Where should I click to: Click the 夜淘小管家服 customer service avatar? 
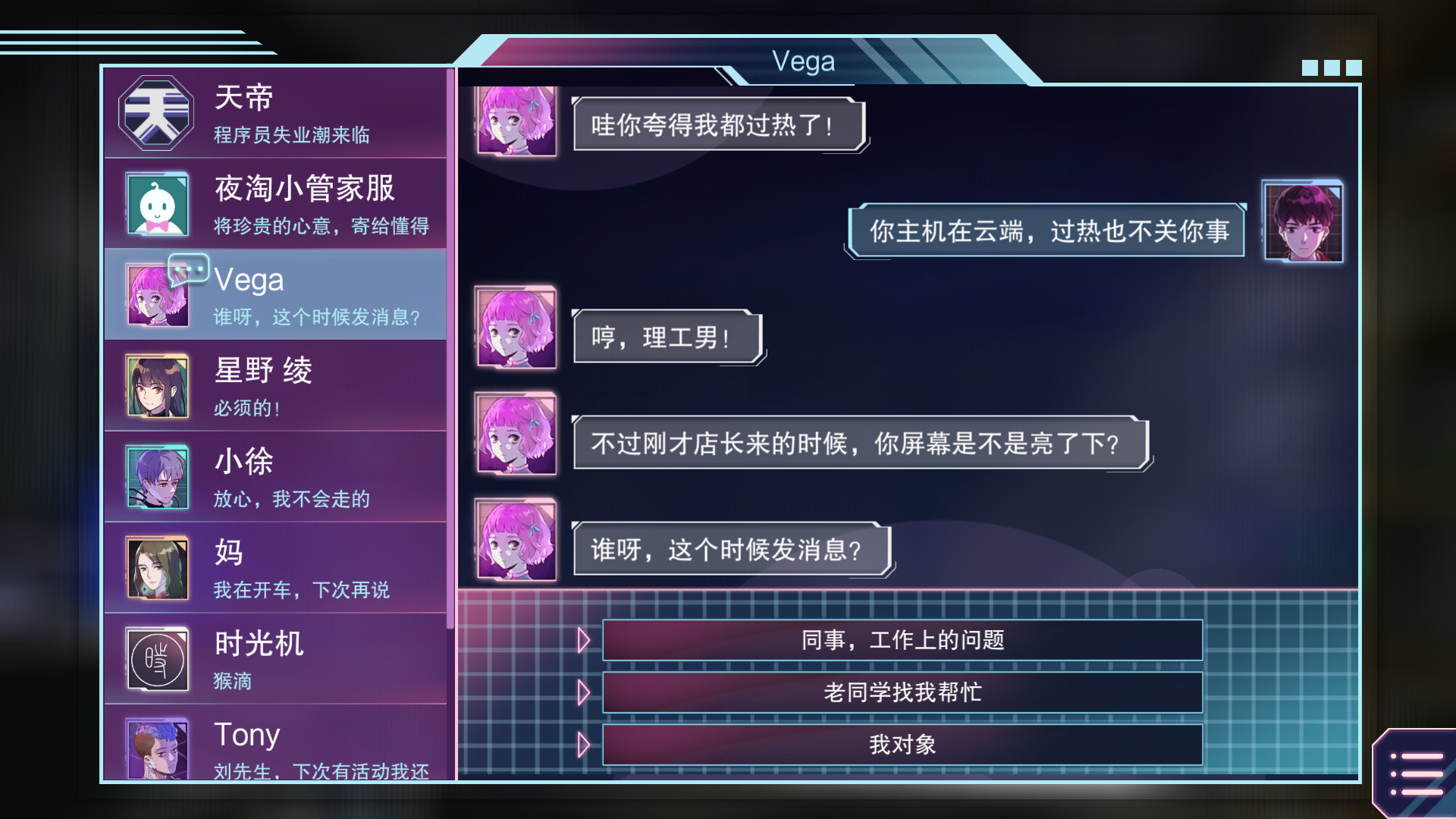[155, 203]
